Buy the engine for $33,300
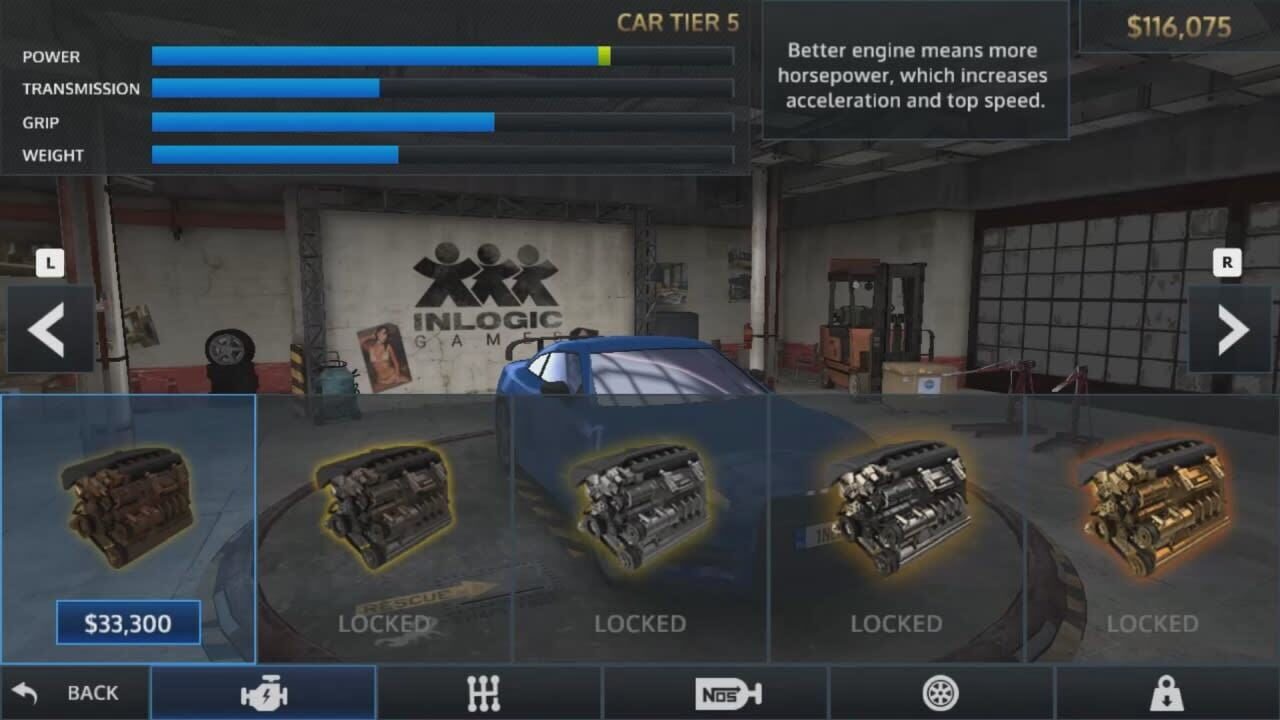Screen dimensions: 1280x720 point(127,622)
